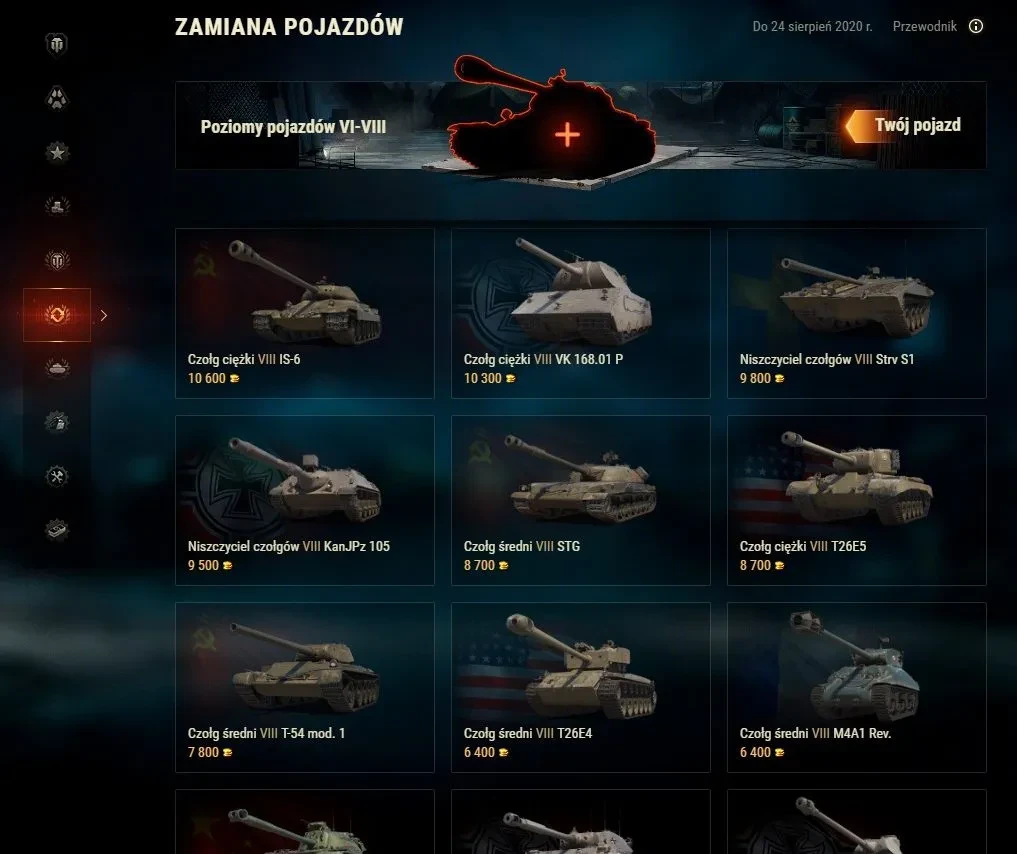
Task: Pick the T26E5 heavy tank card
Action: point(857,500)
